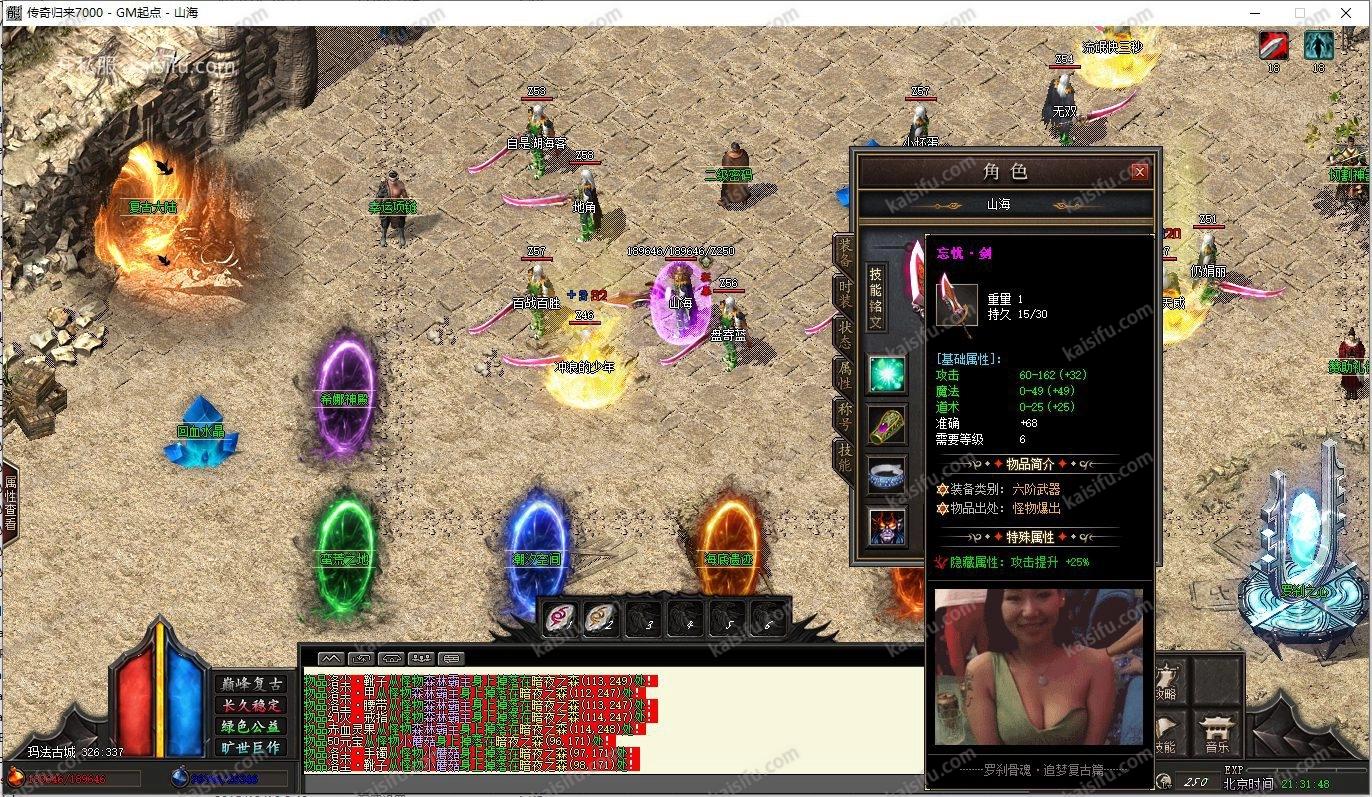Select the demon mask equipment slot
The height and width of the screenshot is (797, 1372).
coord(886,526)
